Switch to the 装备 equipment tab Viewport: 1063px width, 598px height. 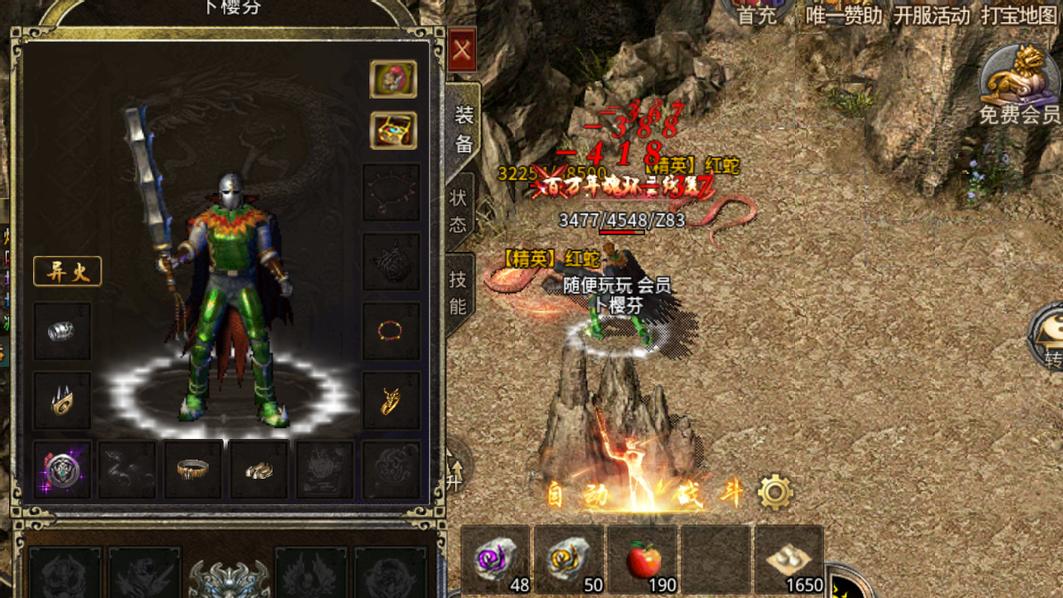coord(463,130)
